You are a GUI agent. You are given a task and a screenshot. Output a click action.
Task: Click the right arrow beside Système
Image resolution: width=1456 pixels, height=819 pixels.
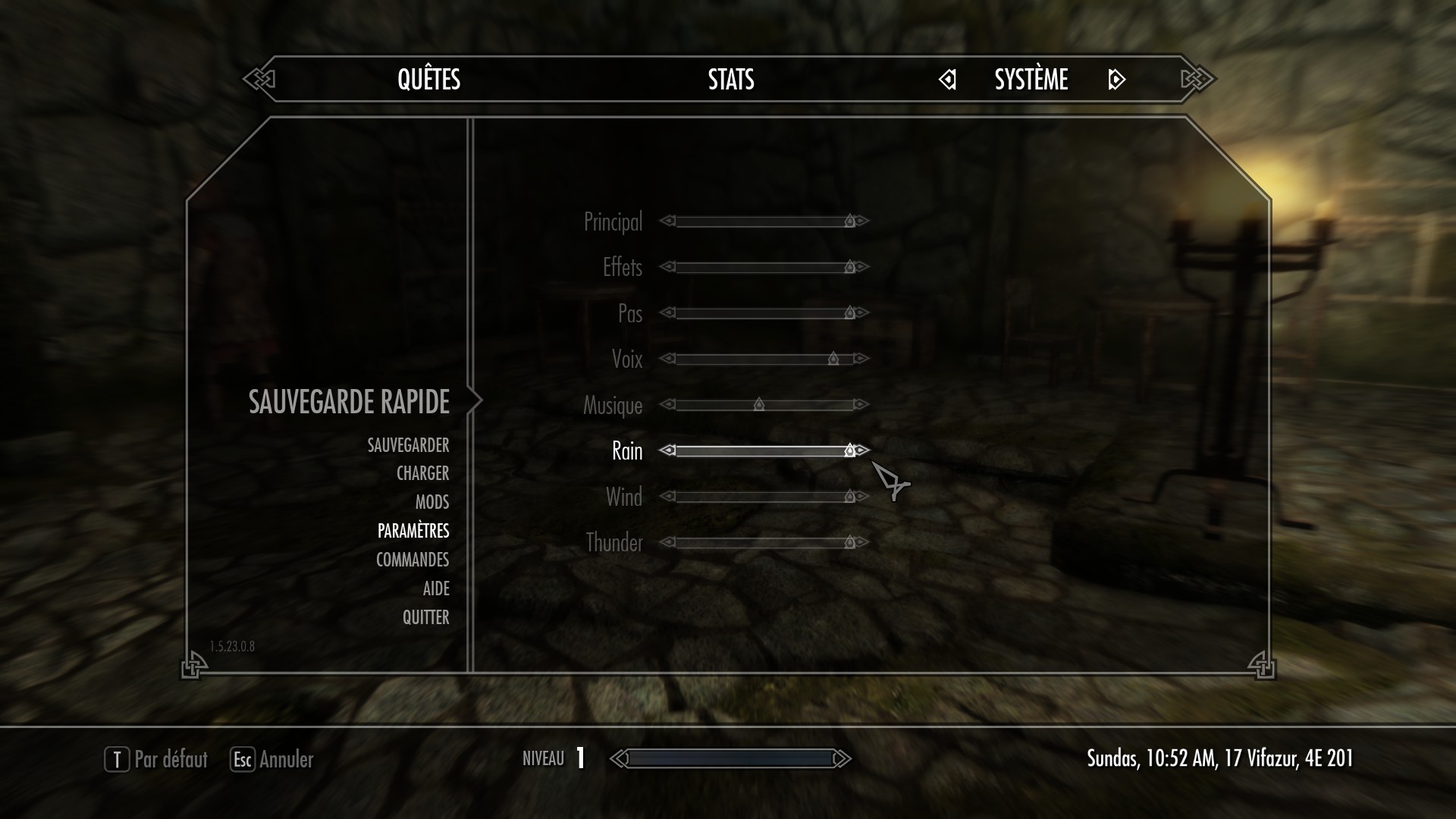coord(1116,80)
